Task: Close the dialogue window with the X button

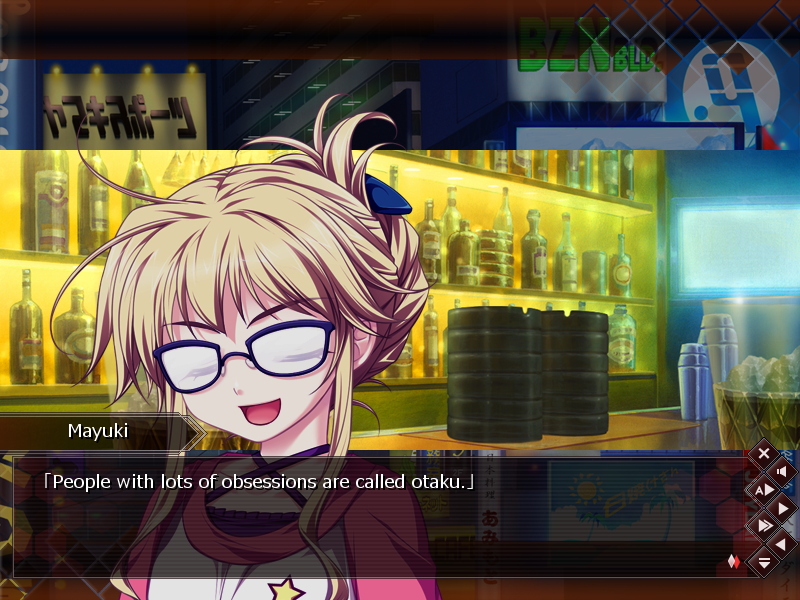Action: 764,453
